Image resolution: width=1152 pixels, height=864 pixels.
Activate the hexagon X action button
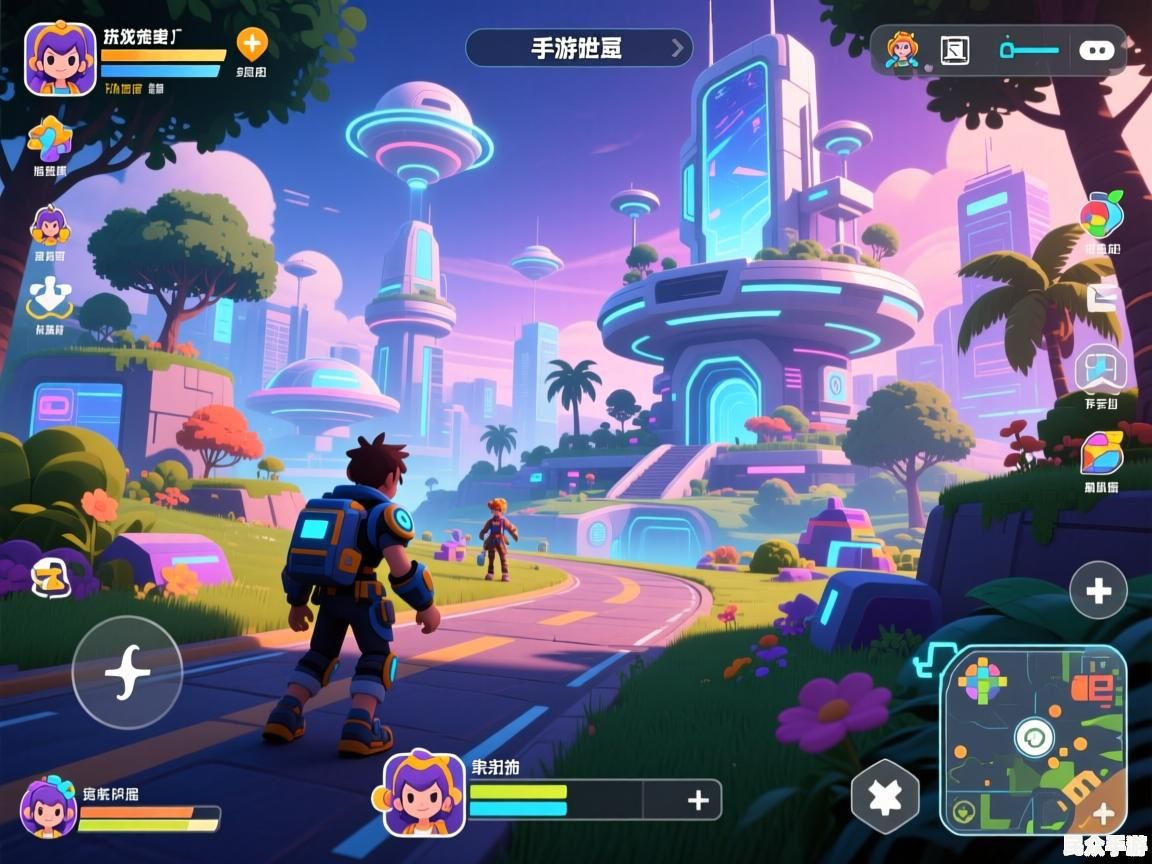(x=884, y=797)
